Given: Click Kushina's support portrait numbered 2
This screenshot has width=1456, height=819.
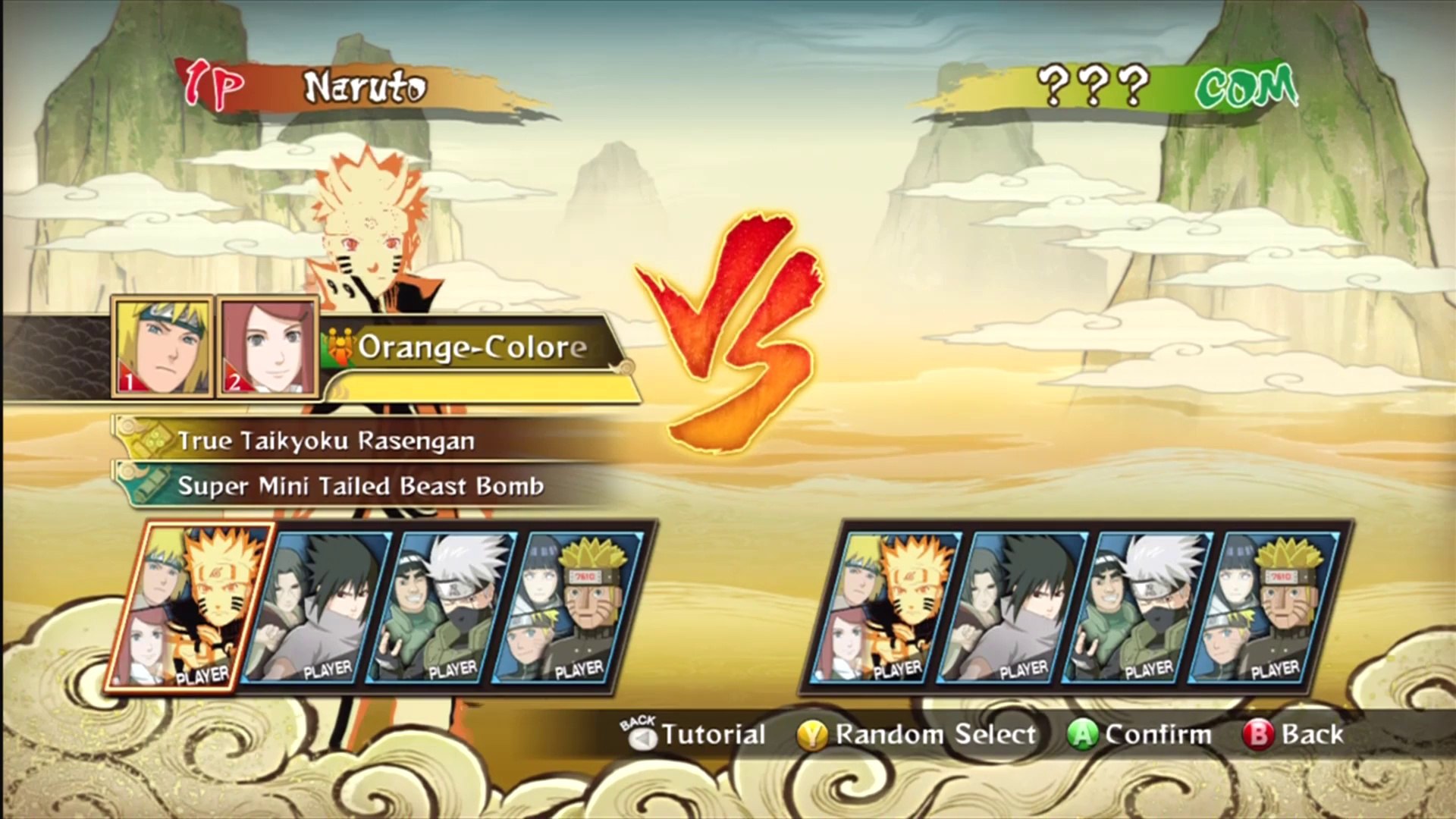Looking at the screenshot, I should [268, 347].
